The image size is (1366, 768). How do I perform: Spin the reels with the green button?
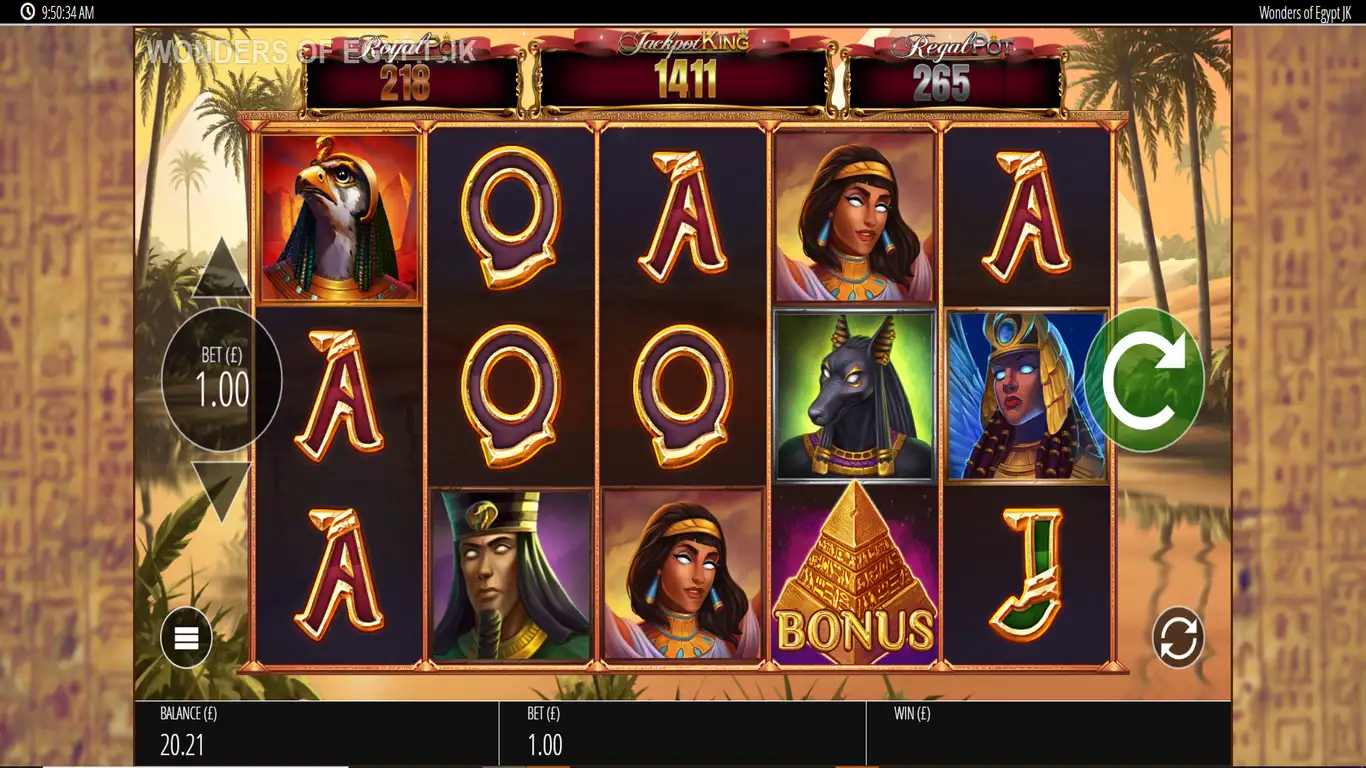[1143, 380]
